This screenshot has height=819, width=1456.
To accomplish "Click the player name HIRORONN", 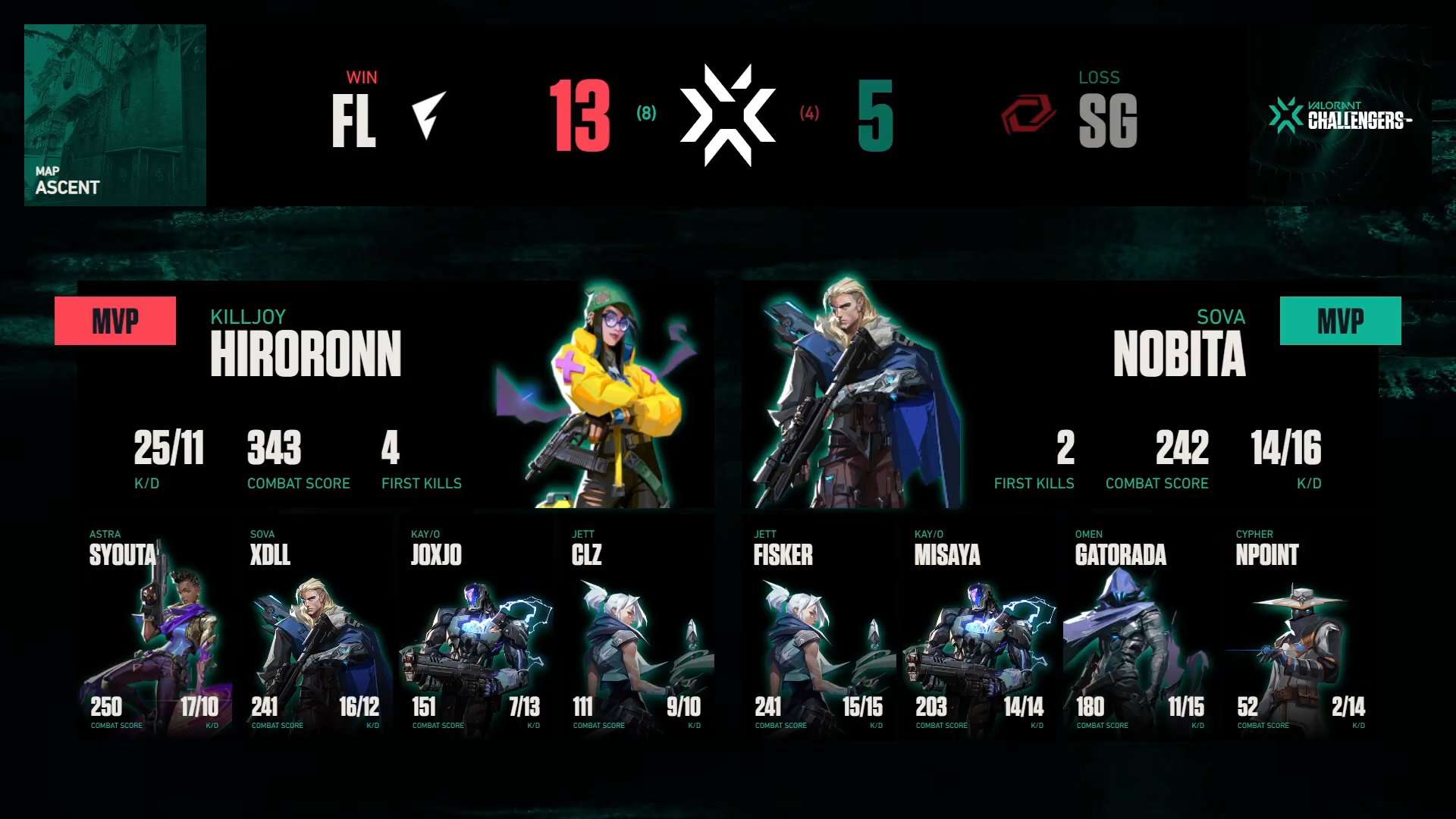I will click(306, 353).
